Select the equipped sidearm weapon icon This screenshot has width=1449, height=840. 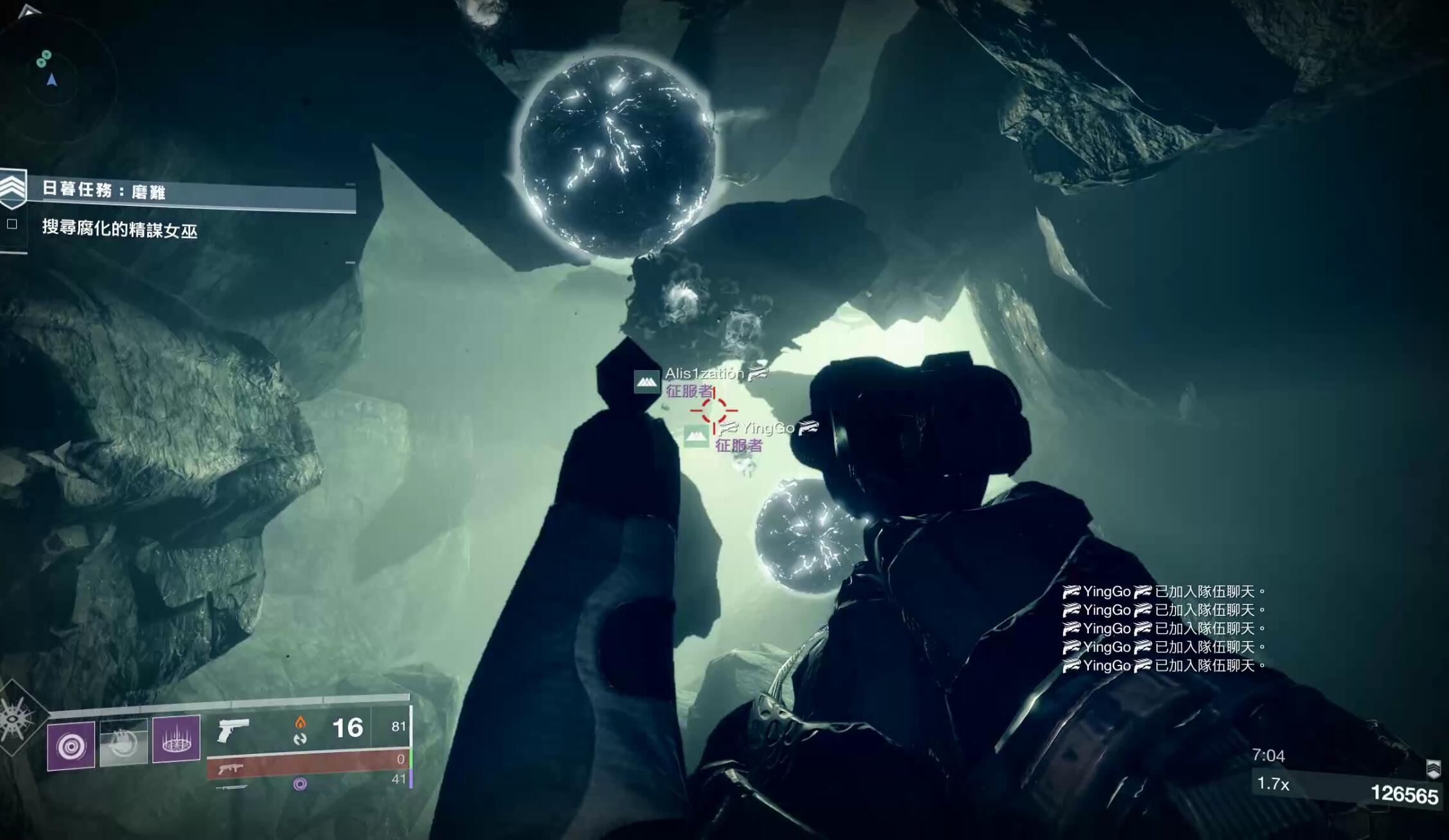[232, 730]
